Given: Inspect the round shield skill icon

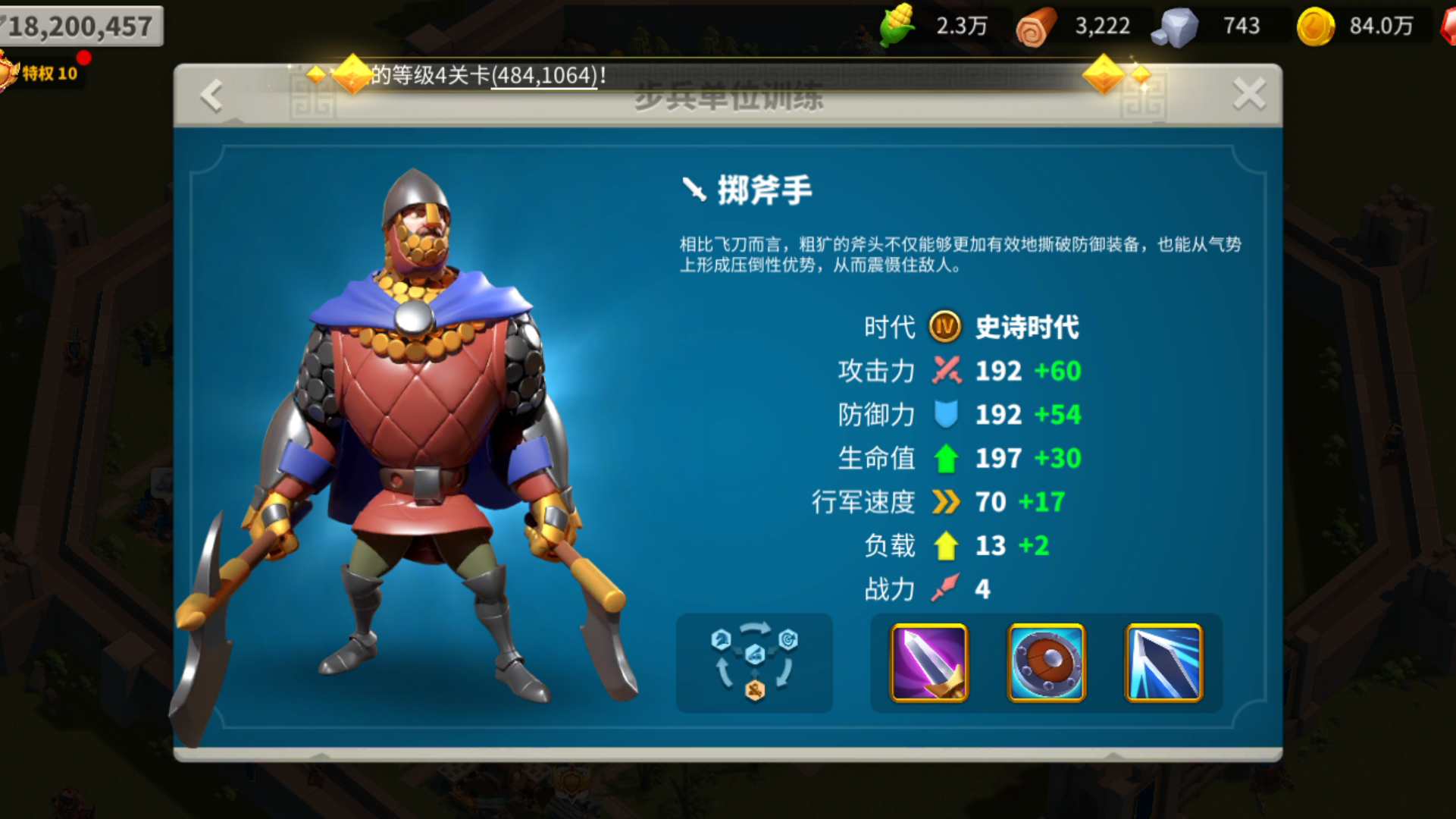Looking at the screenshot, I should (x=1047, y=662).
